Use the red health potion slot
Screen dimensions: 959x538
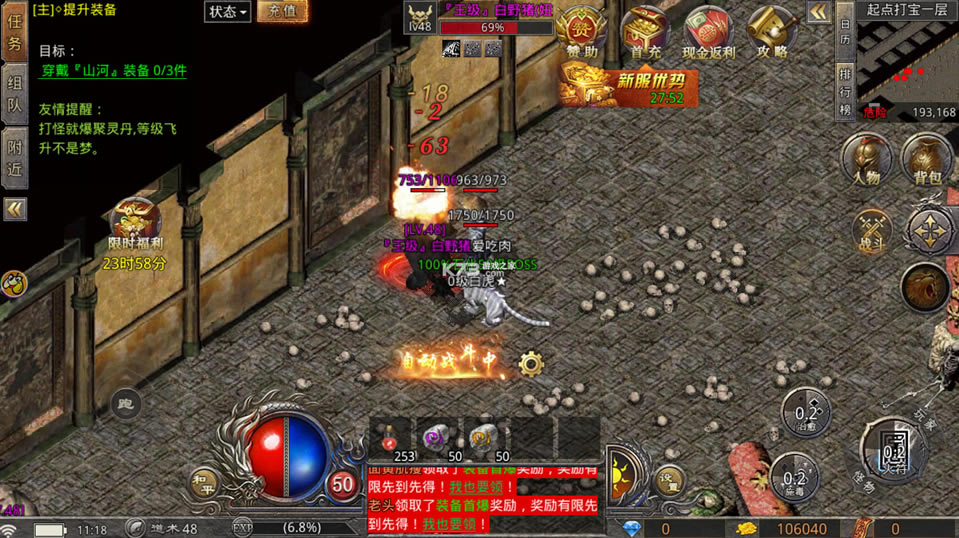point(392,438)
